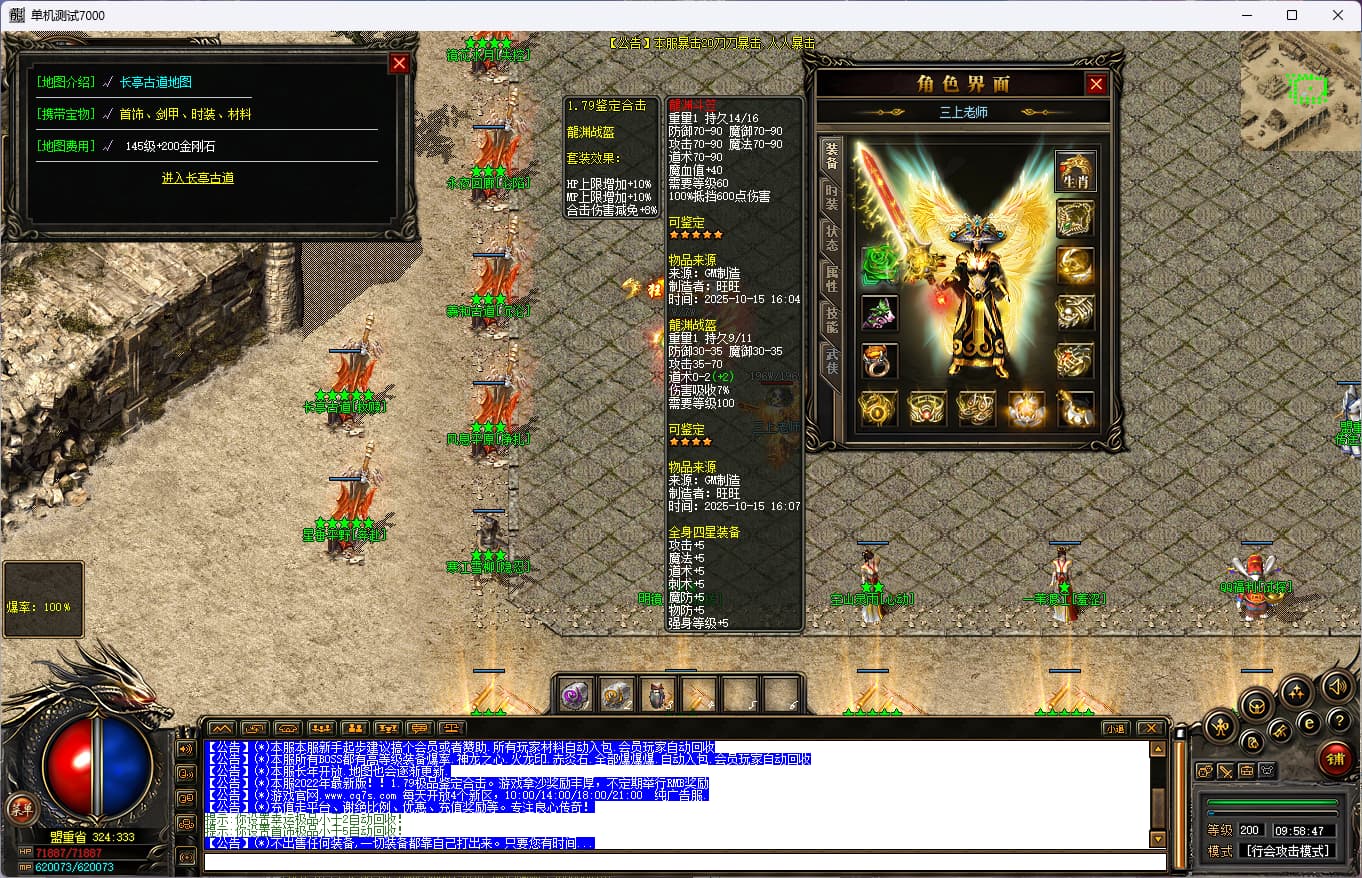
Task: Open the question mark help button
Action: [1337, 720]
